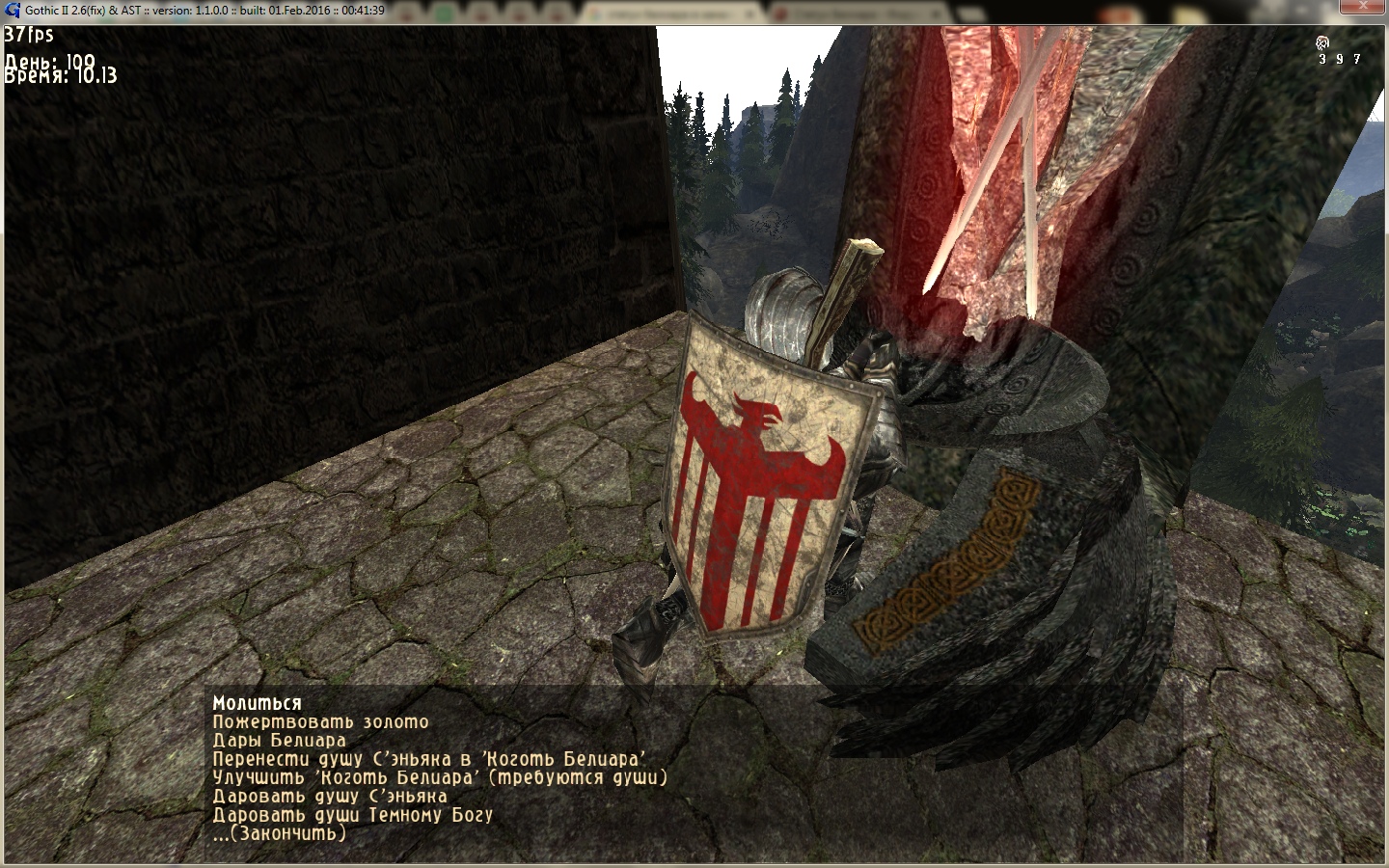
Task: Select 'Пожертвовать золото' option
Action: 320,721
